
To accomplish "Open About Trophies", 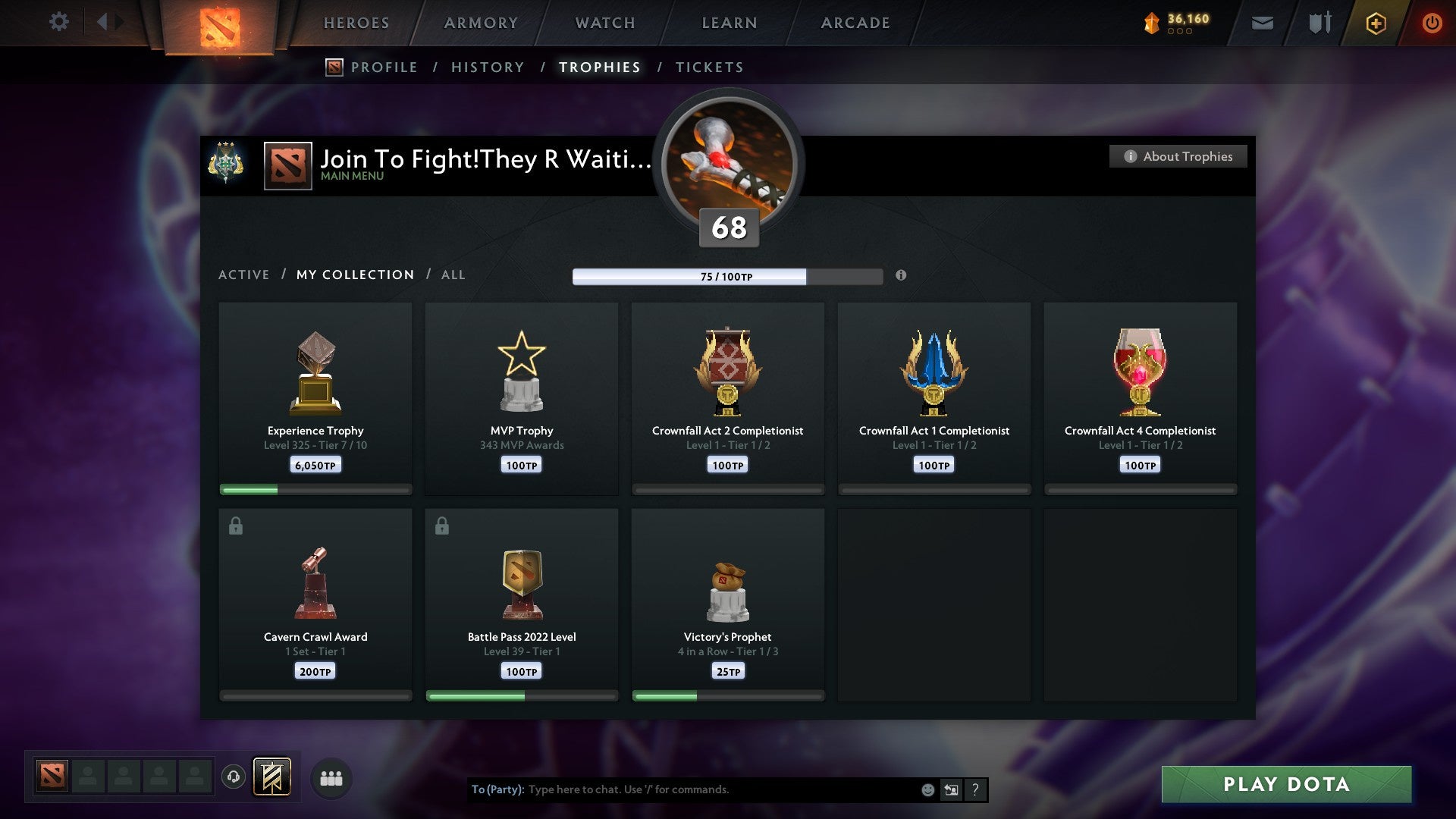I will pos(1178,156).
